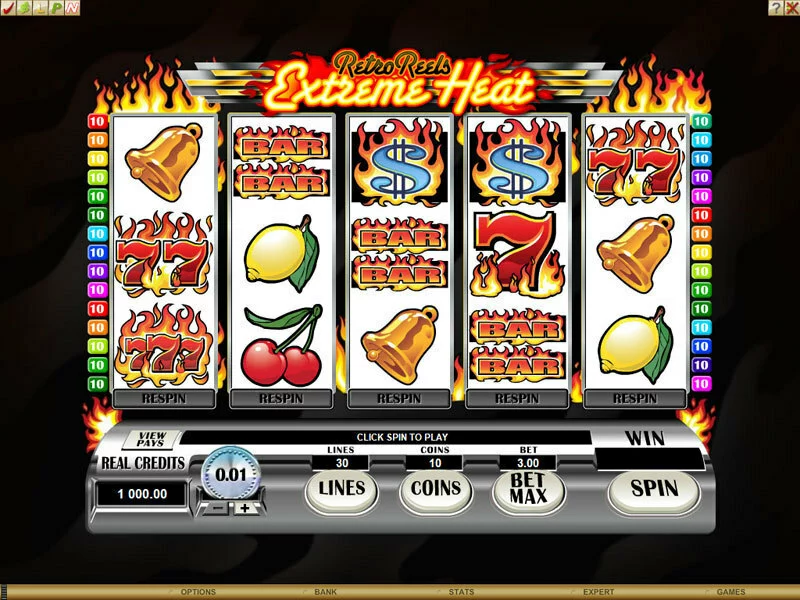The width and height of the screenshot is (800, 600).
Task: Open the Games menu
Action: point(731,592)
